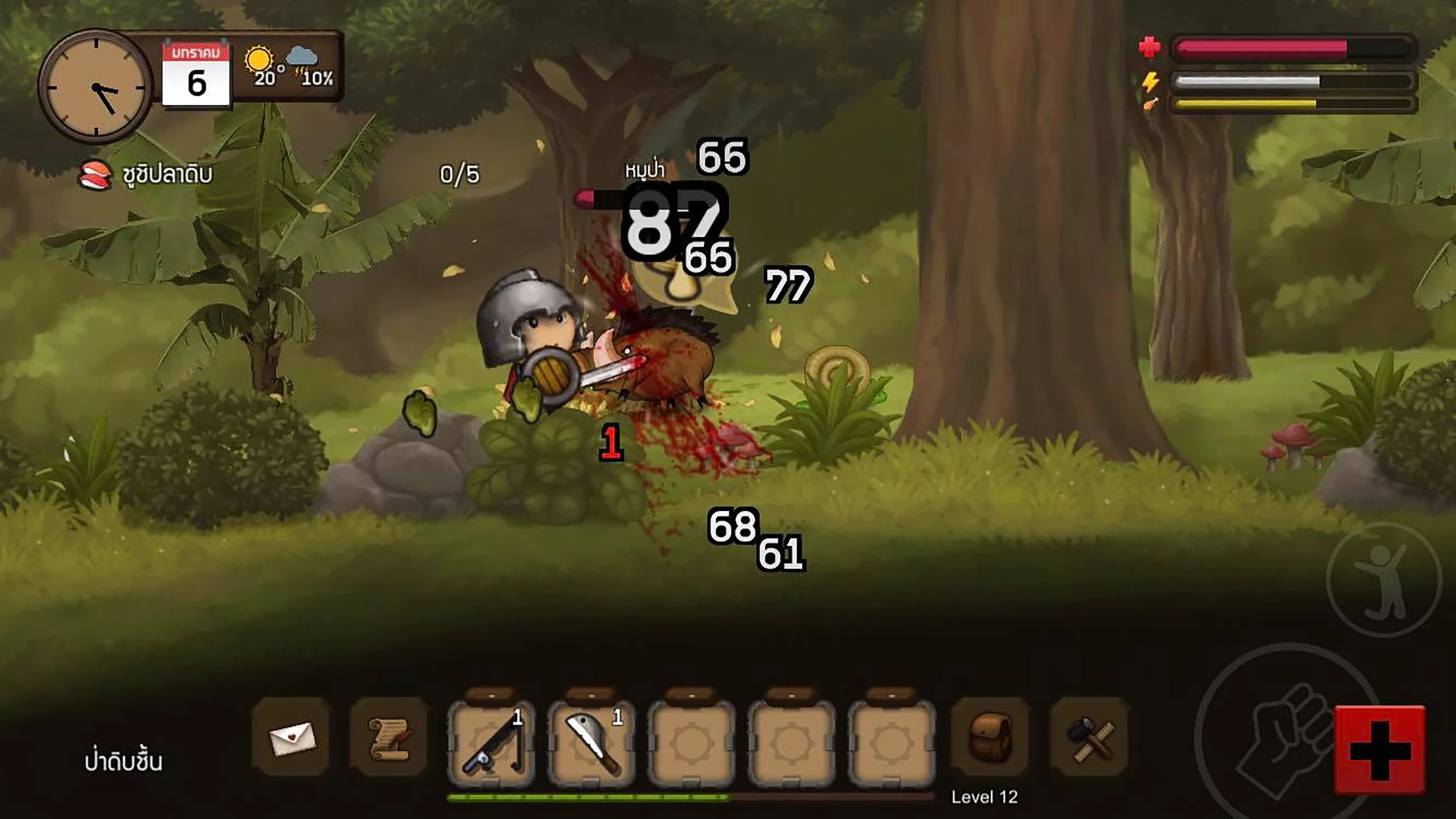Viewport: 1456px width, 819px height.
Task: Open the backpack inventory
Action: [990, 737]
